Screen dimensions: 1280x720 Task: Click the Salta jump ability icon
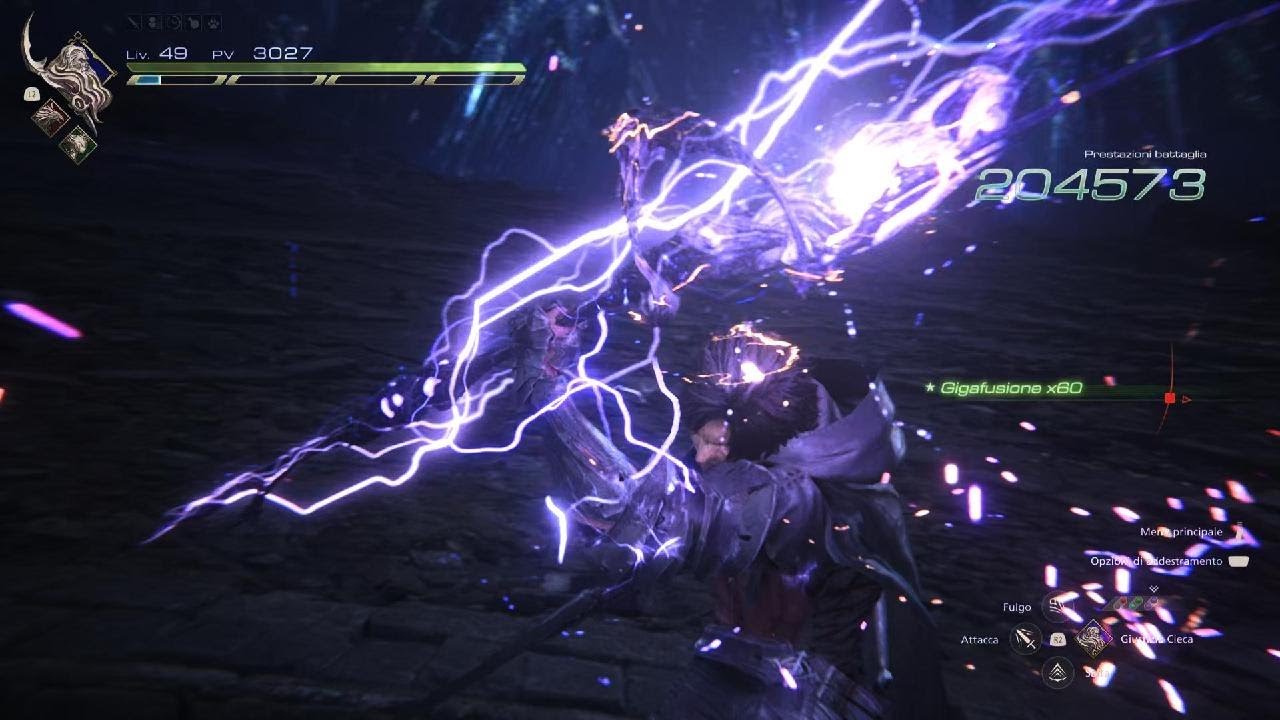(x=1056, y=670)
